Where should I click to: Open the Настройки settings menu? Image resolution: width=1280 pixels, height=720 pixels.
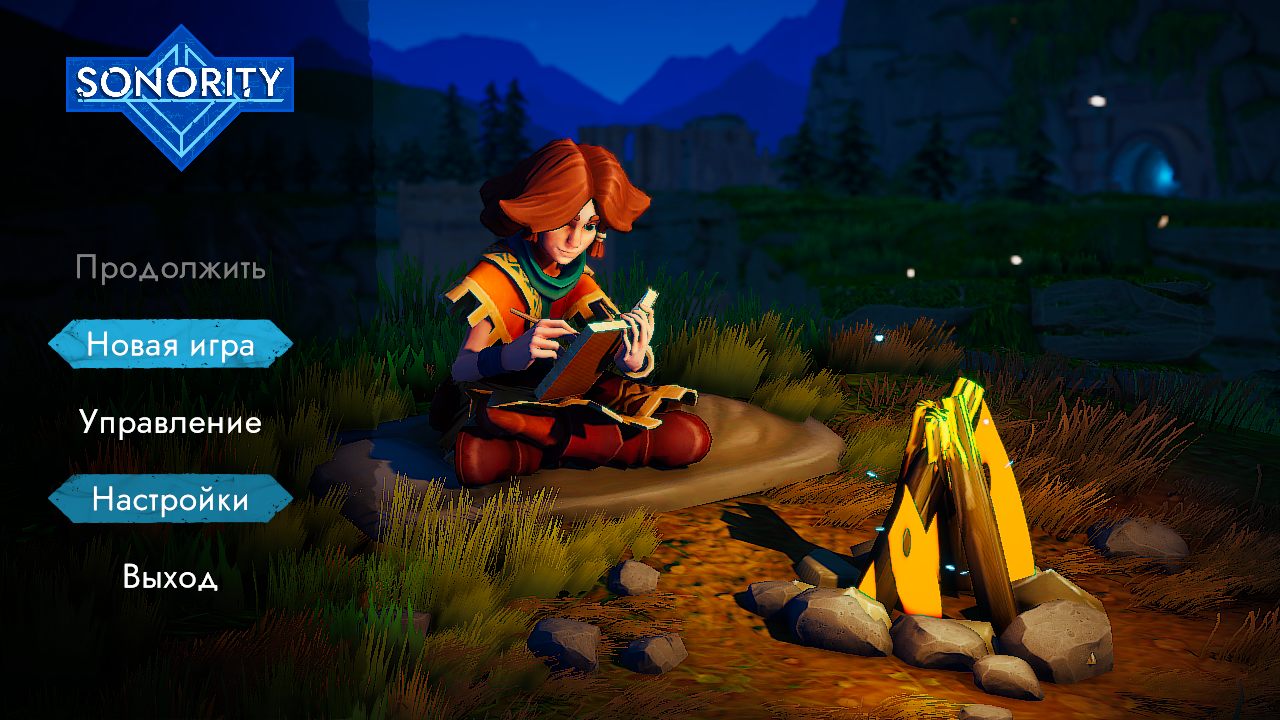point(170,499)
